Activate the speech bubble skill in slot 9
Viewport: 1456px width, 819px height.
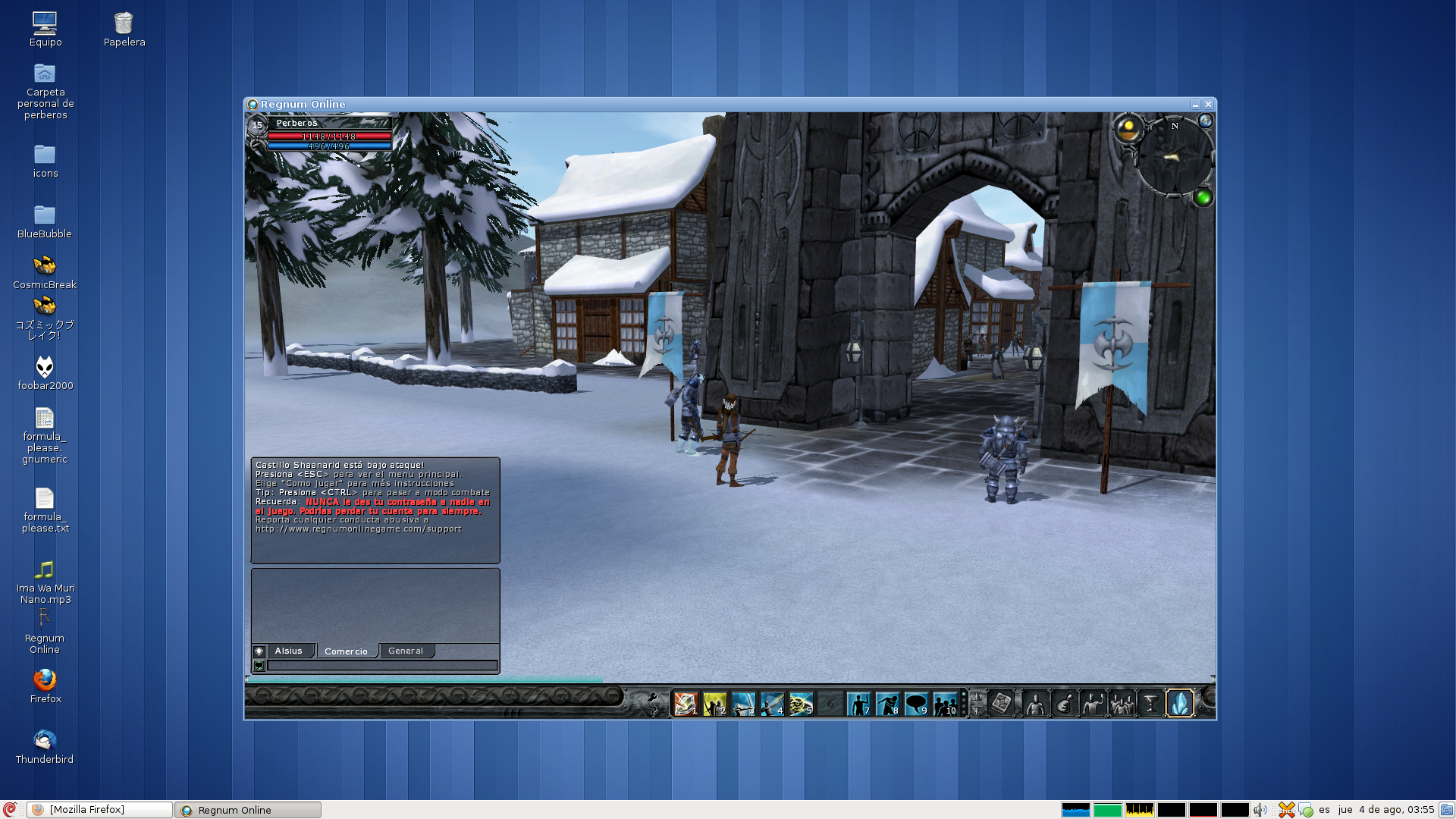click(918, 704)
